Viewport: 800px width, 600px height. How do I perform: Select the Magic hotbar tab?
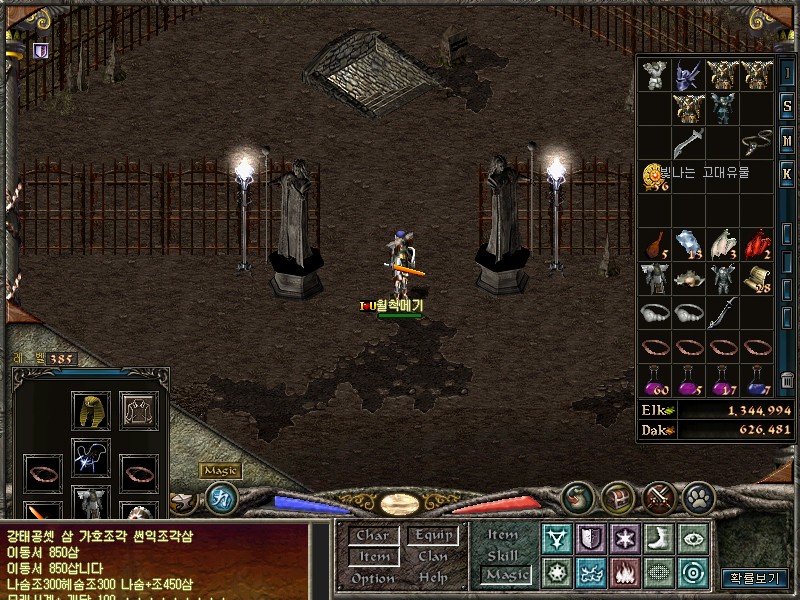click(505, 575)
